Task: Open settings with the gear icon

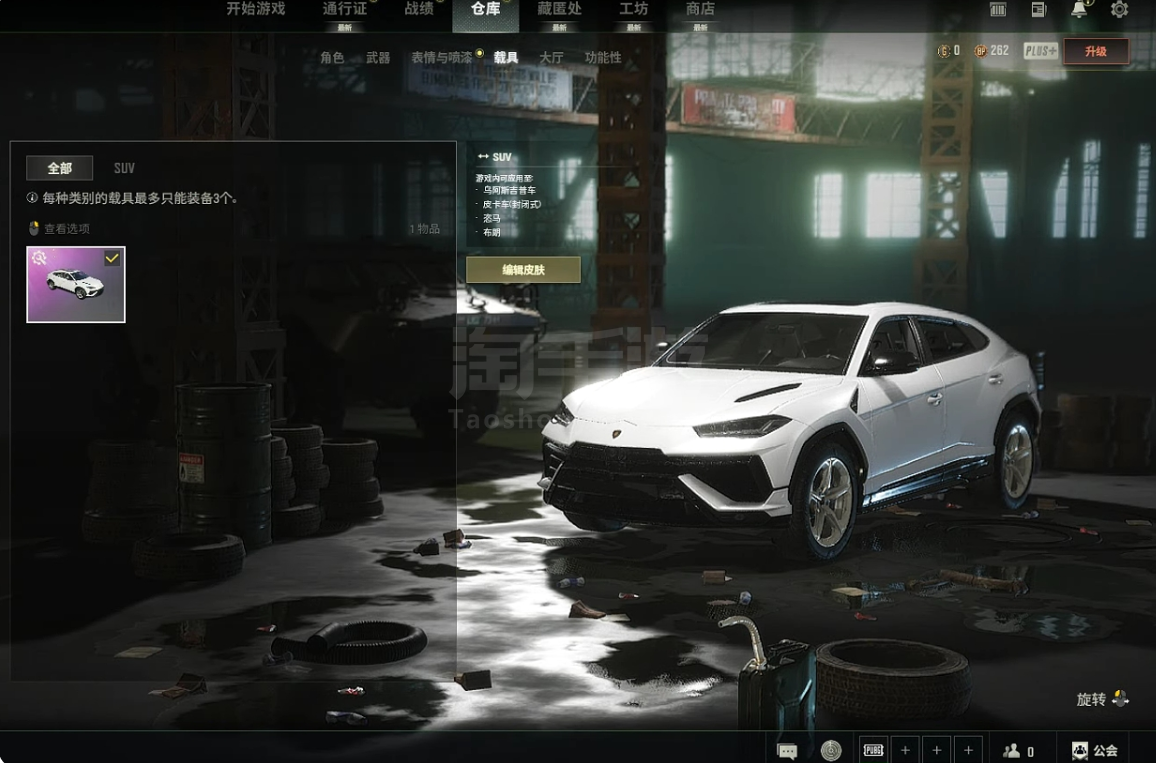Action: click(1119, 10)
